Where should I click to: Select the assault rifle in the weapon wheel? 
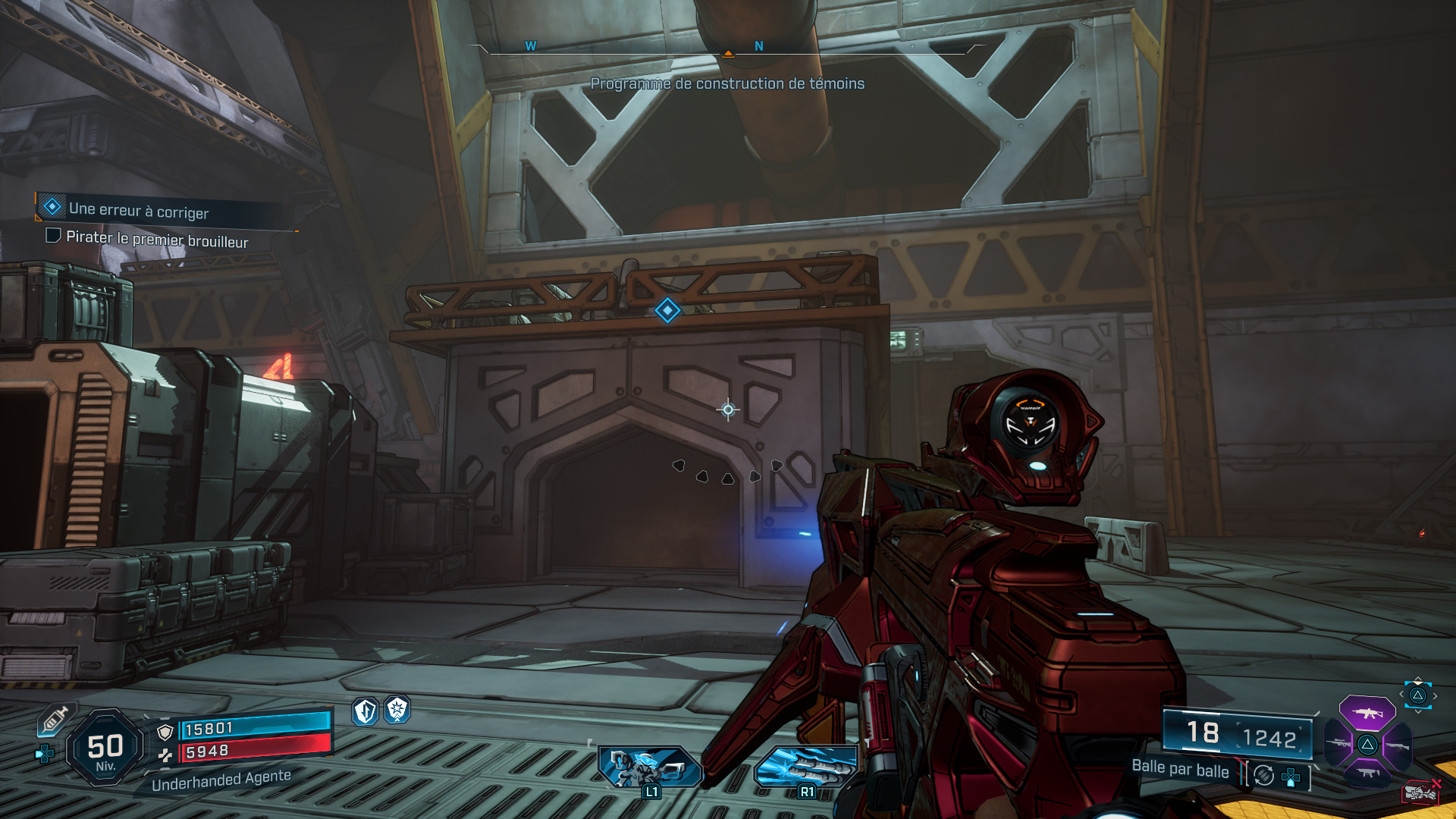[x=1367, y=714]
